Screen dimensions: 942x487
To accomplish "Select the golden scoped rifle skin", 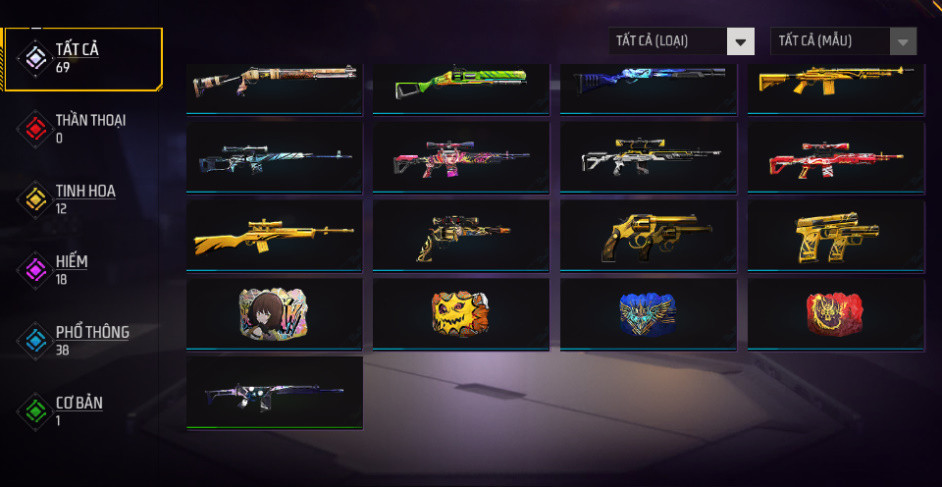I will click(274, 235).
